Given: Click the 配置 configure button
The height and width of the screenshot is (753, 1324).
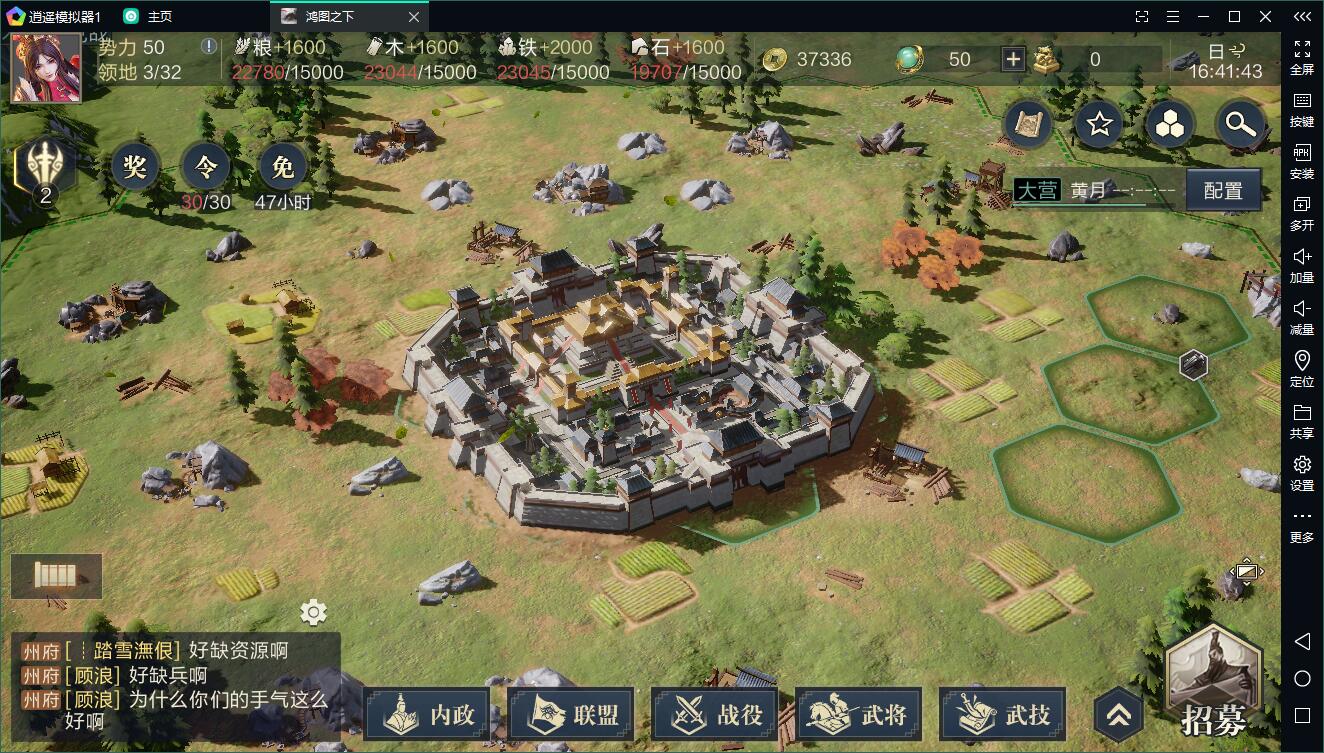Looking at the screenshot, I should pos(1223,190).
